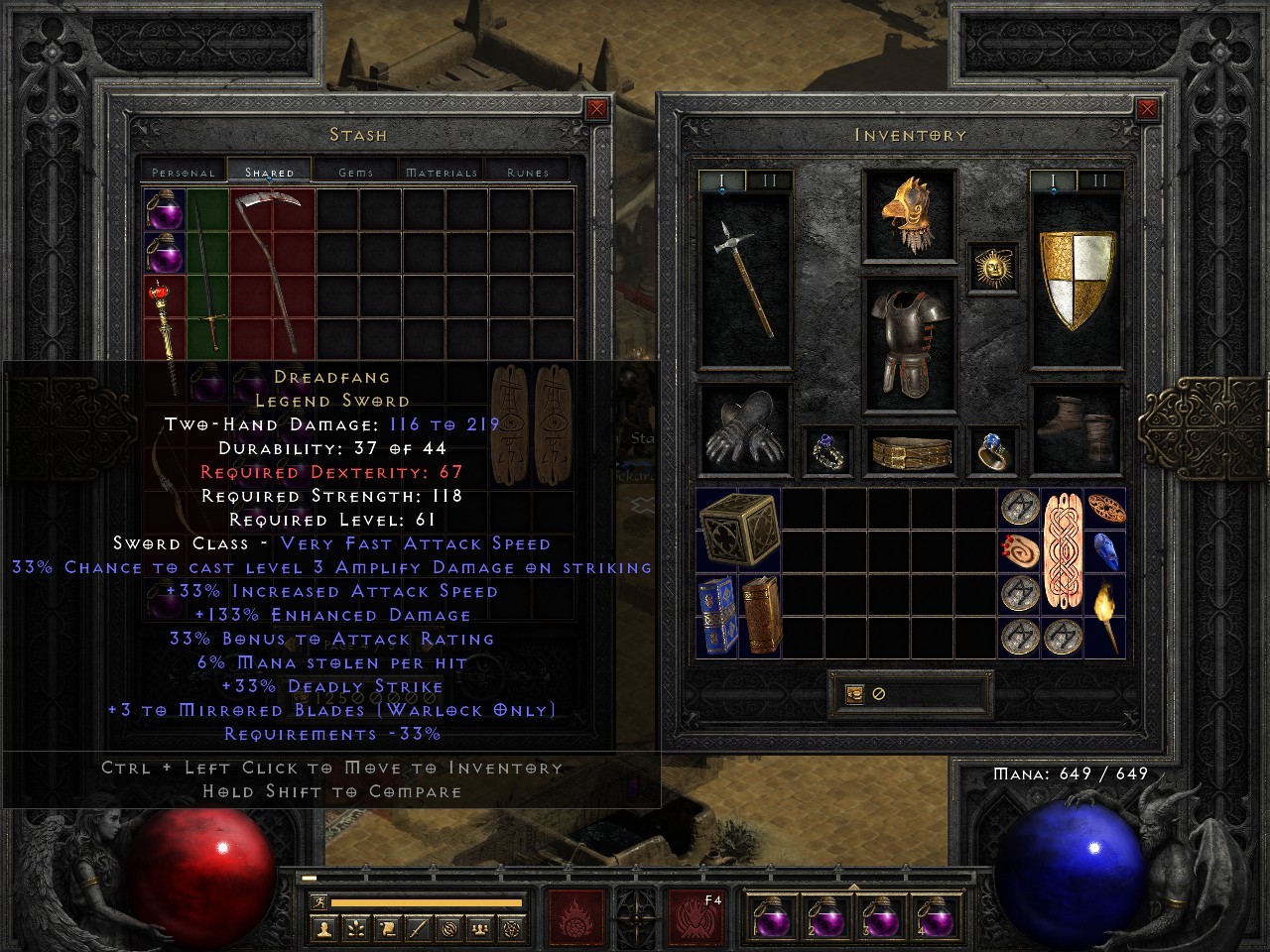Toggle run/walk above the stamina bar
This screenshot has width=1270, height=952.
coord(319,900)
